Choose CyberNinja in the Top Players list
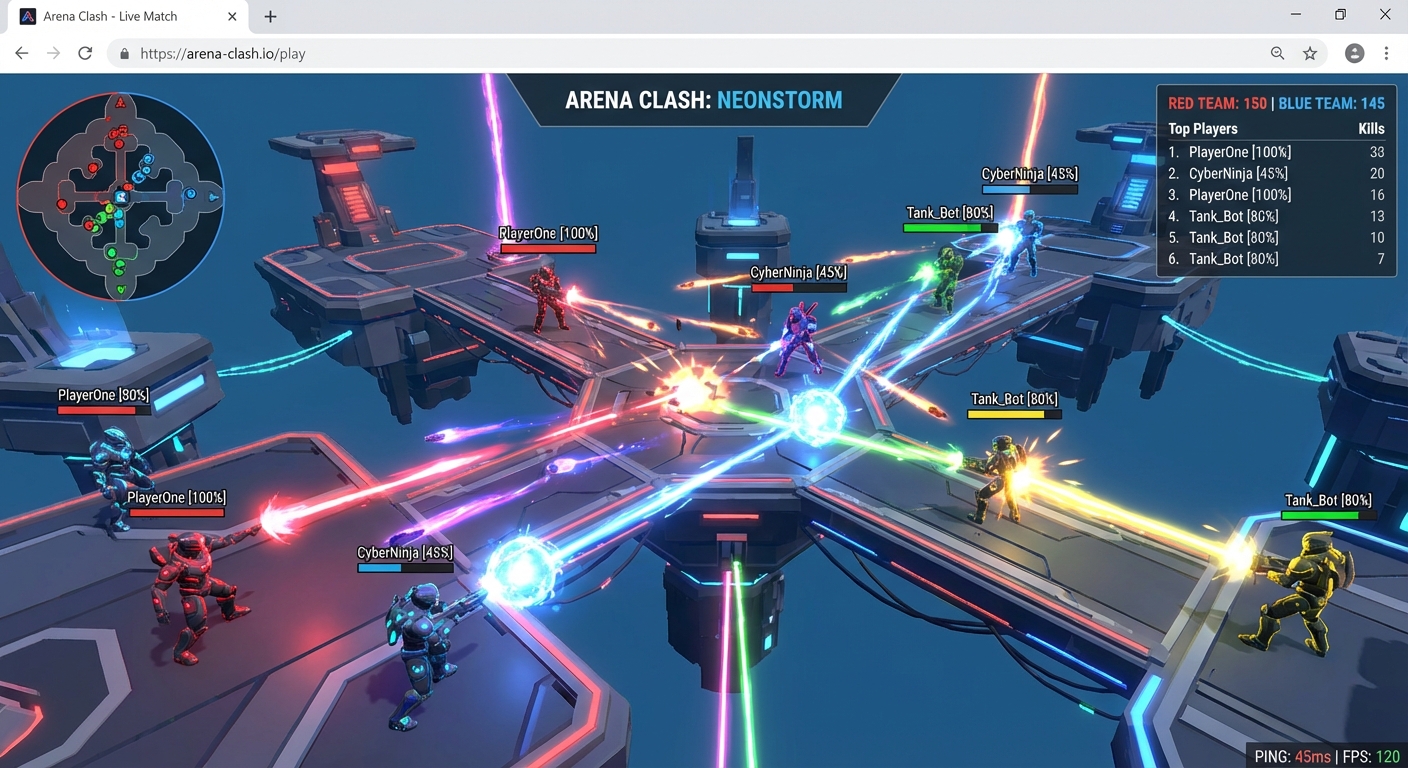Screen dimensions: 1408x768 (x=1276, y=174)
